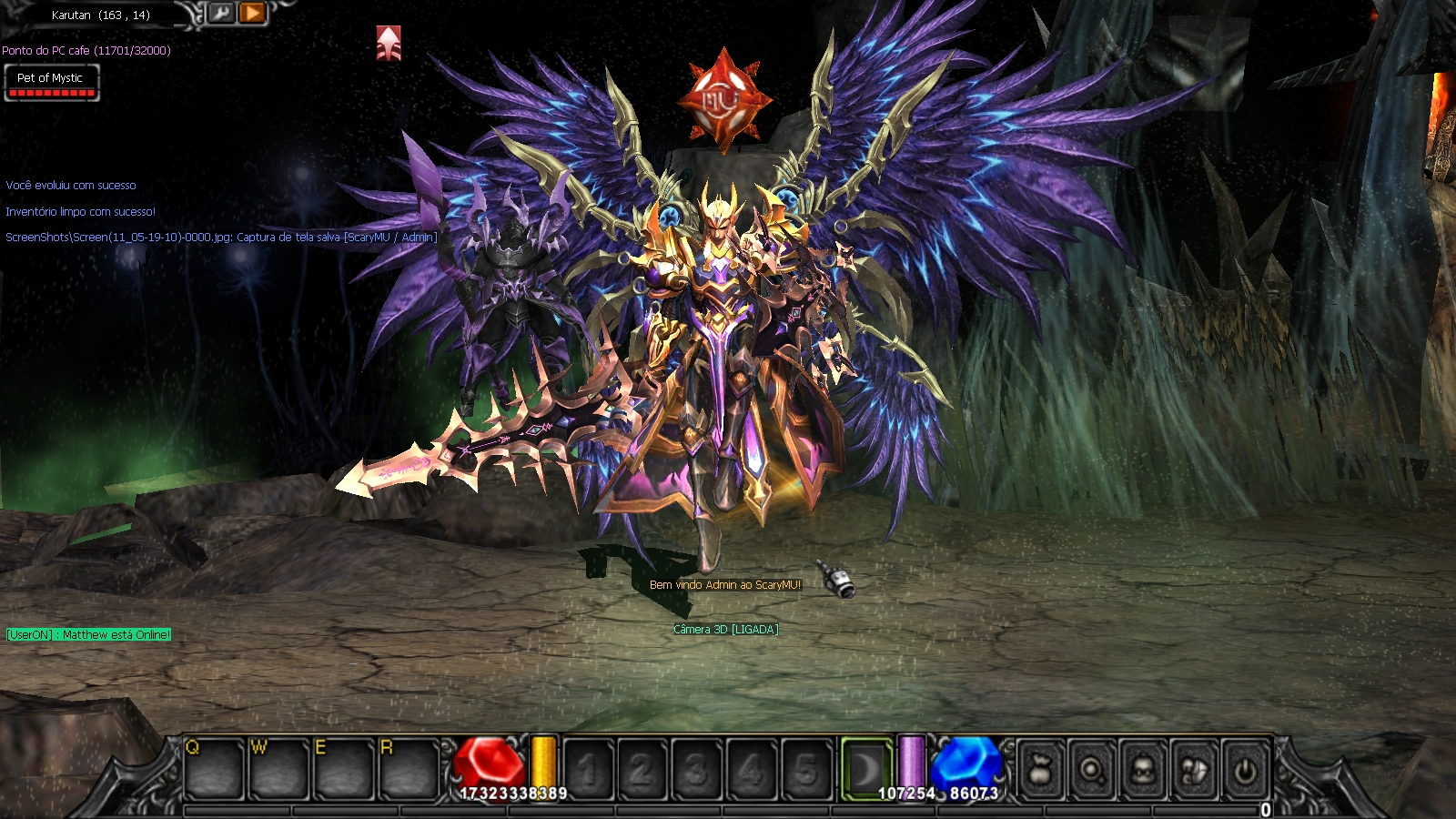Select the R item hotkey slot
Viewport: 1456px width, 819px height.
[x=409, y=769]
